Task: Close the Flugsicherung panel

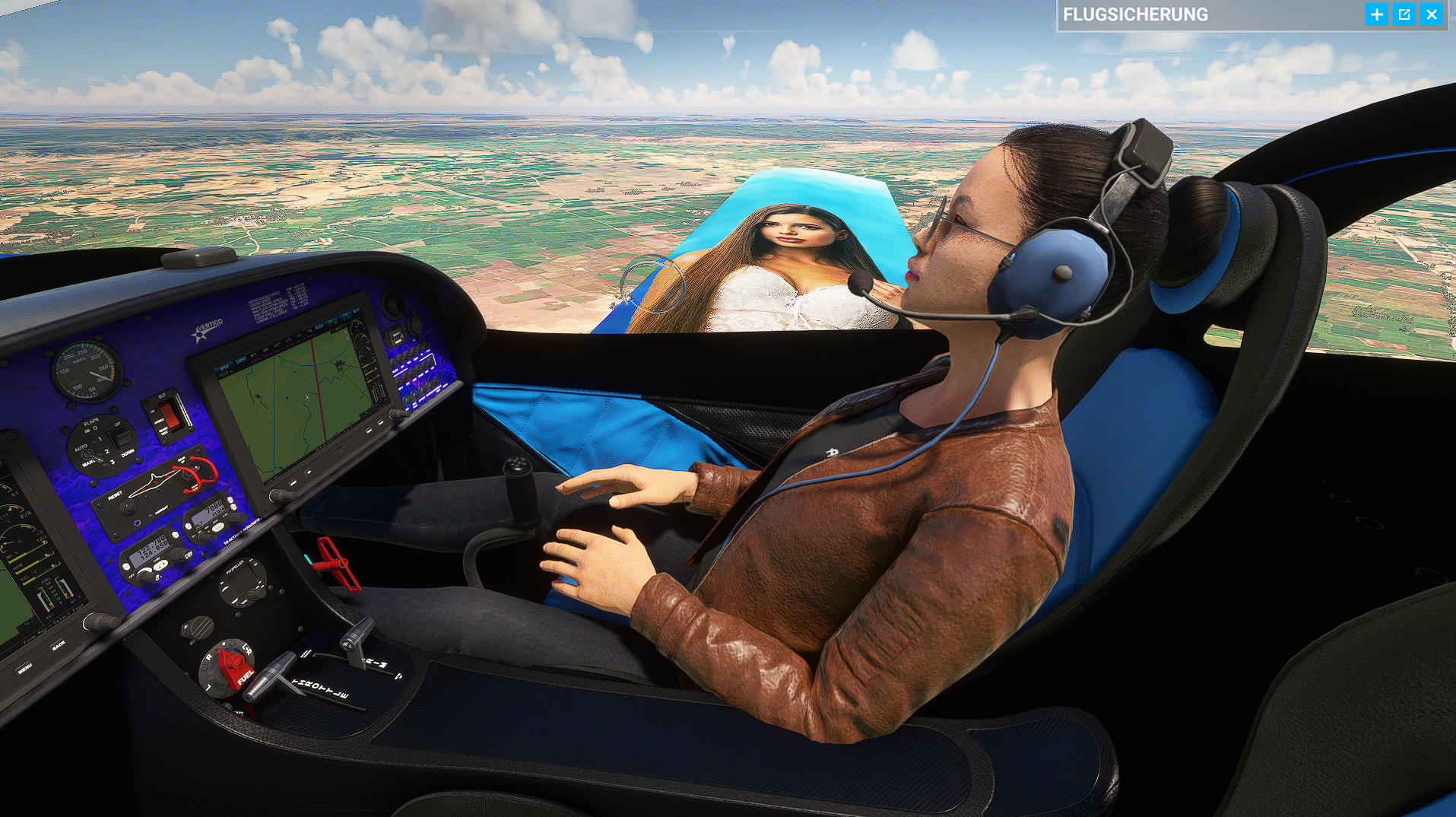Action: coord(1432,14)
